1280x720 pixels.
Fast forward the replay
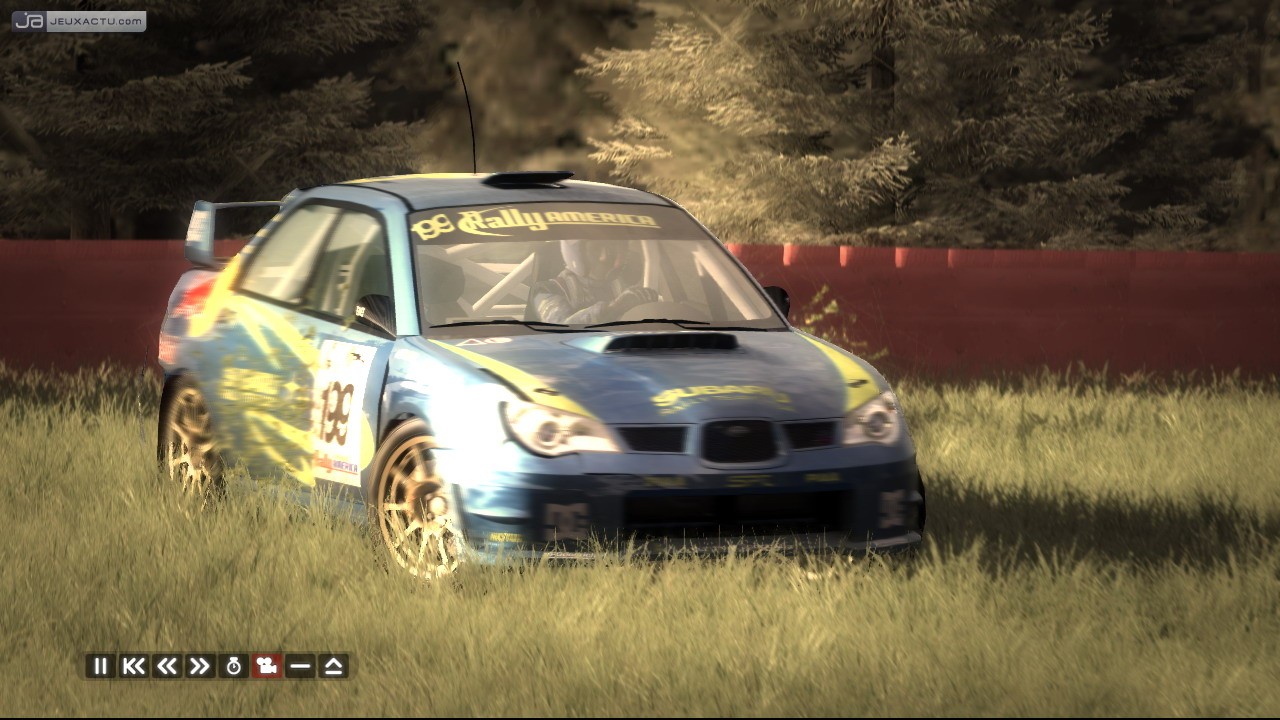click(x=200, y=666)
